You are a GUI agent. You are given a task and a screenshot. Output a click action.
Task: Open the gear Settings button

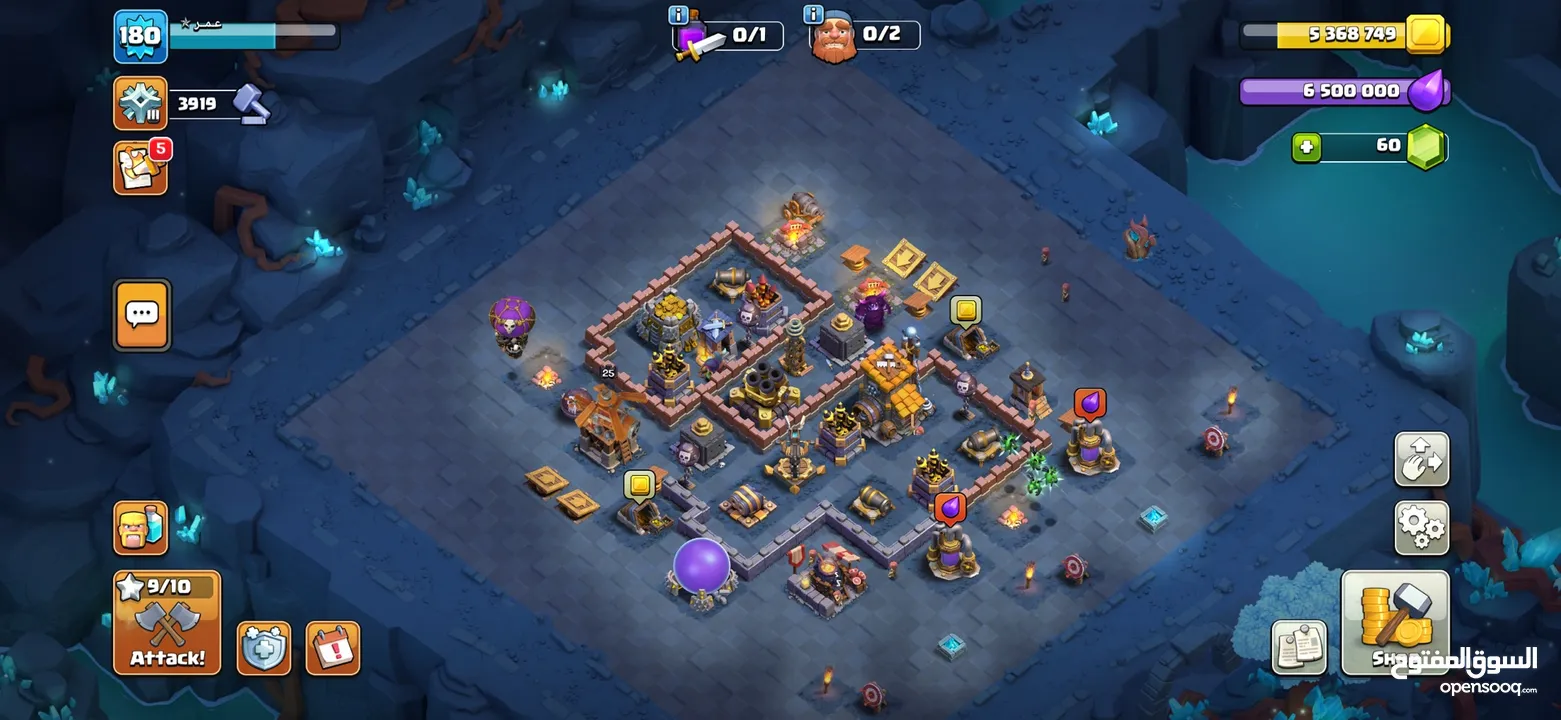coord(1421,527)
